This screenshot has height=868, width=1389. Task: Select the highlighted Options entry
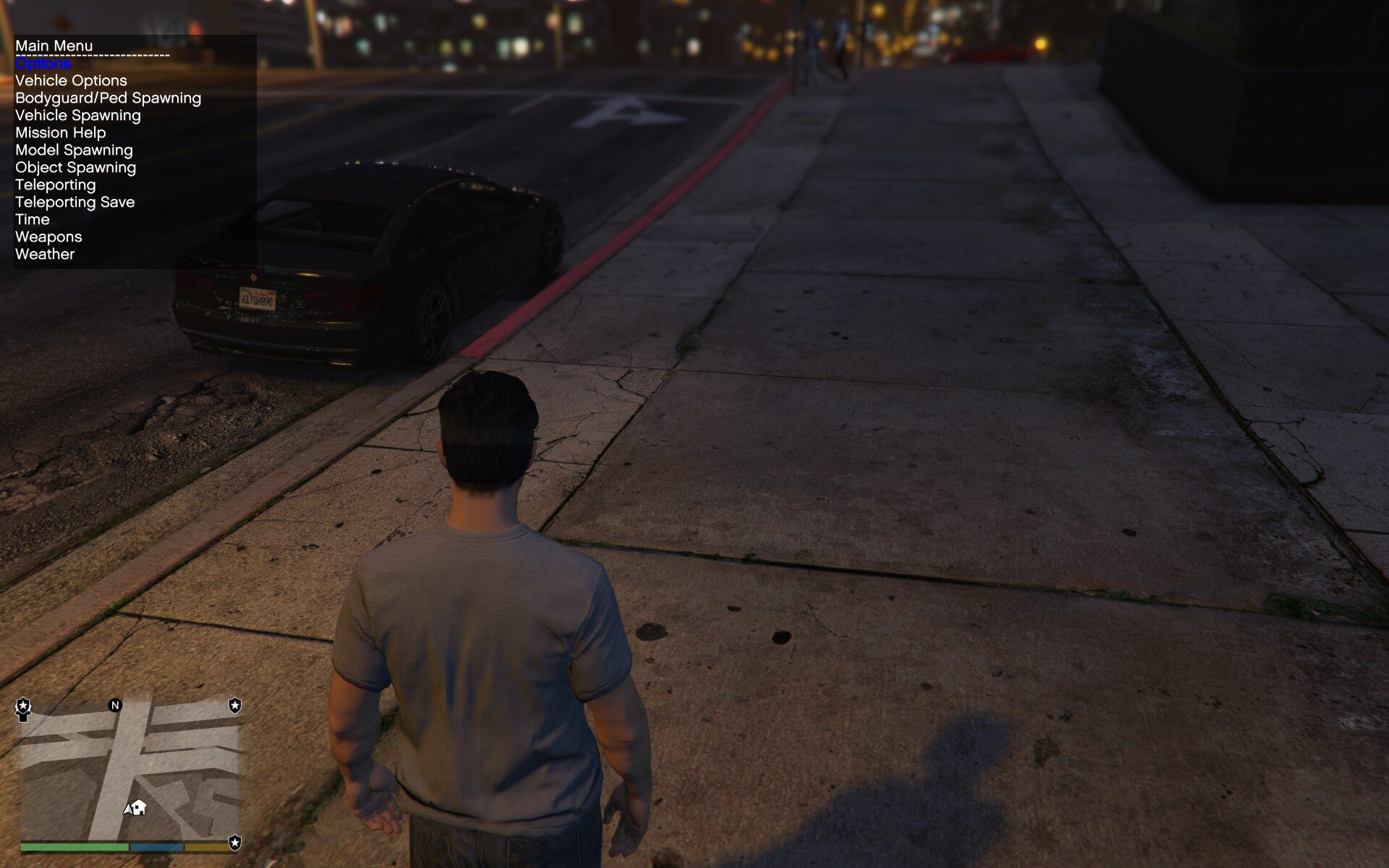point(43,64)
